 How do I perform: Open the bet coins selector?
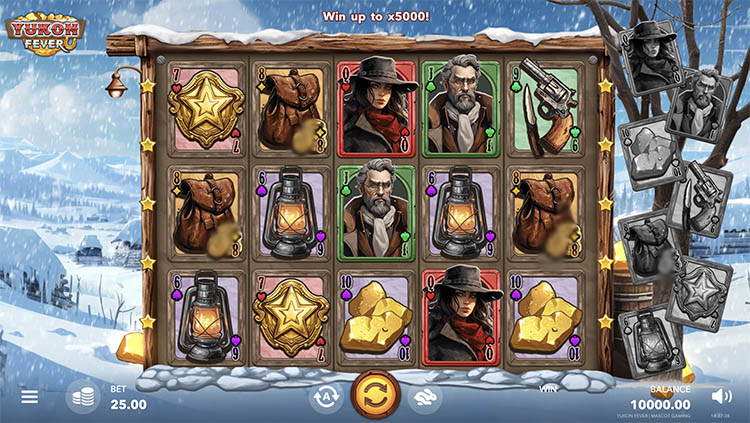coord(82,397)
